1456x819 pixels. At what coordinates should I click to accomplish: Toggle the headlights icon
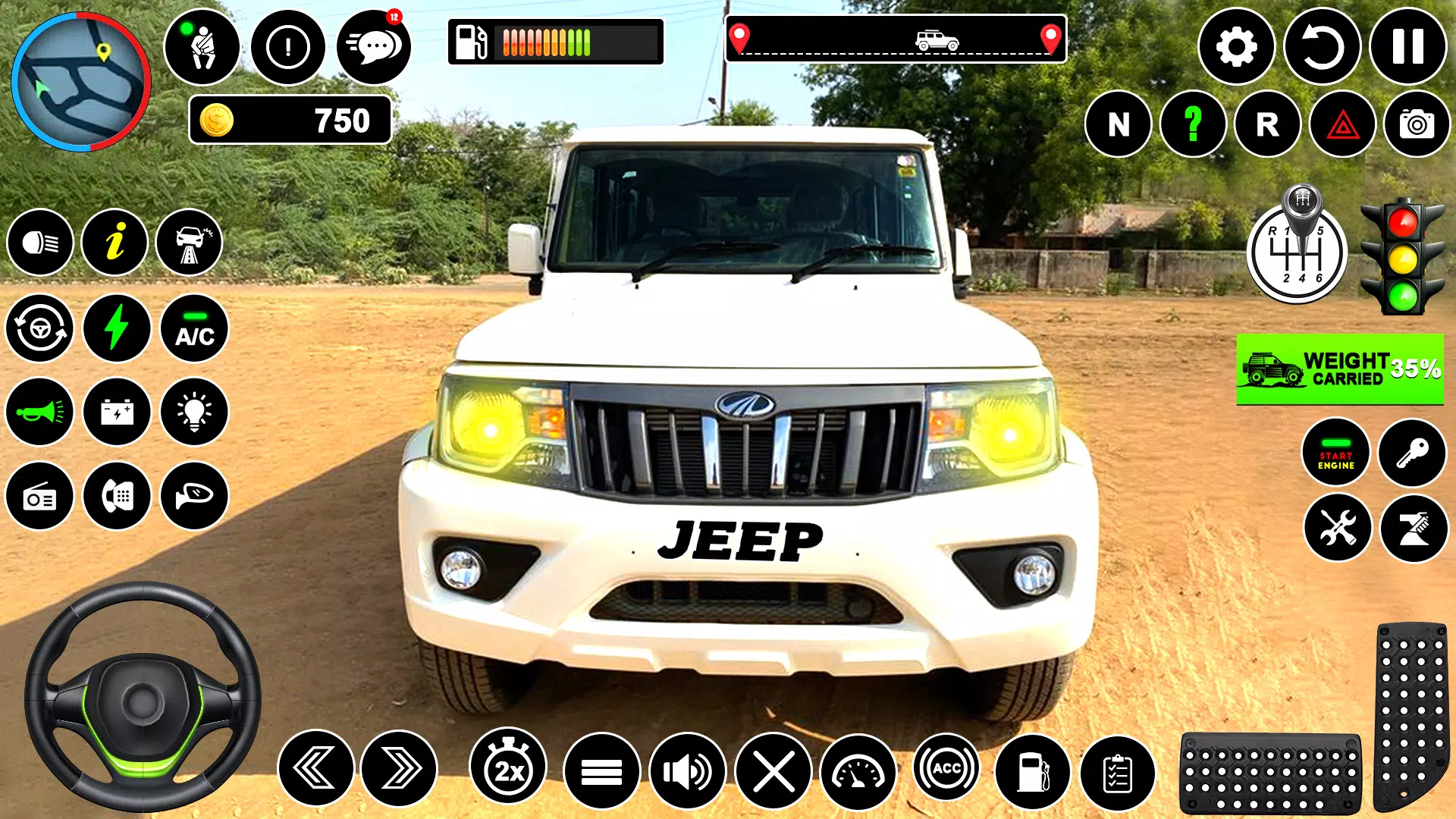coord(40,243)
